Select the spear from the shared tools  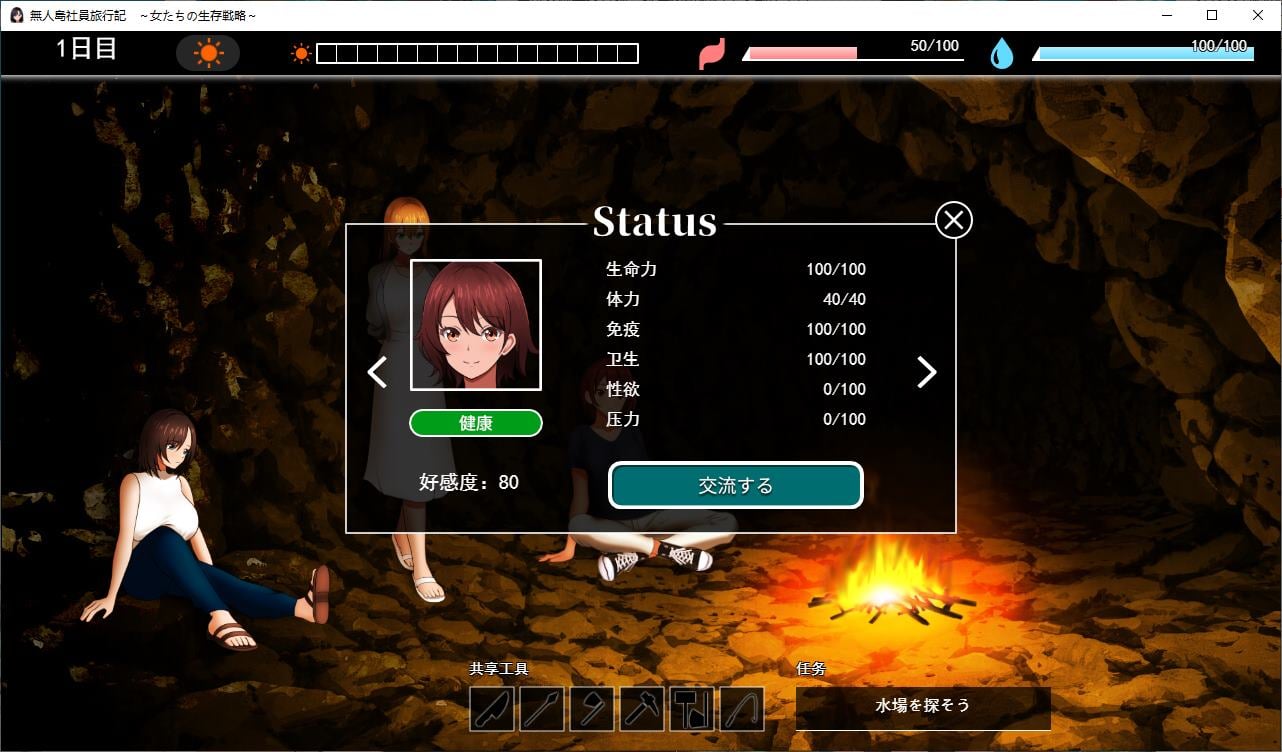540,710
